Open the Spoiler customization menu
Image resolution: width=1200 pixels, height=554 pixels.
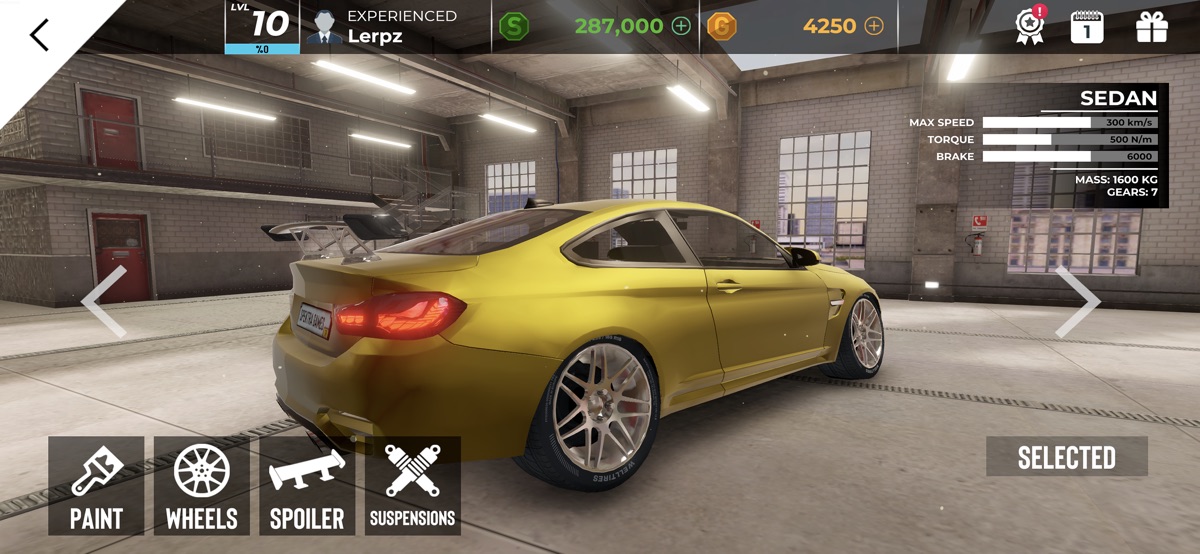(307, 485)
